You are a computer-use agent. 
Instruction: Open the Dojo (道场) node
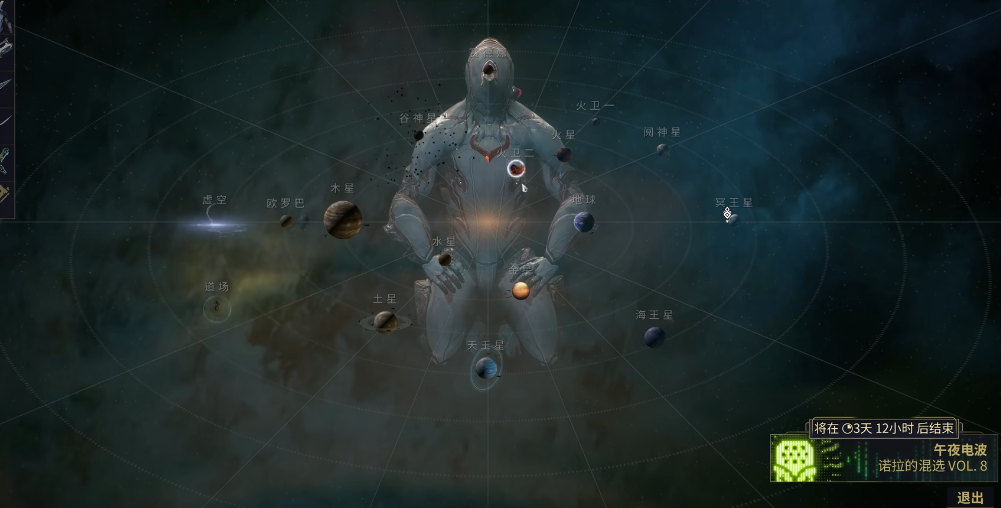pos(217,308)
